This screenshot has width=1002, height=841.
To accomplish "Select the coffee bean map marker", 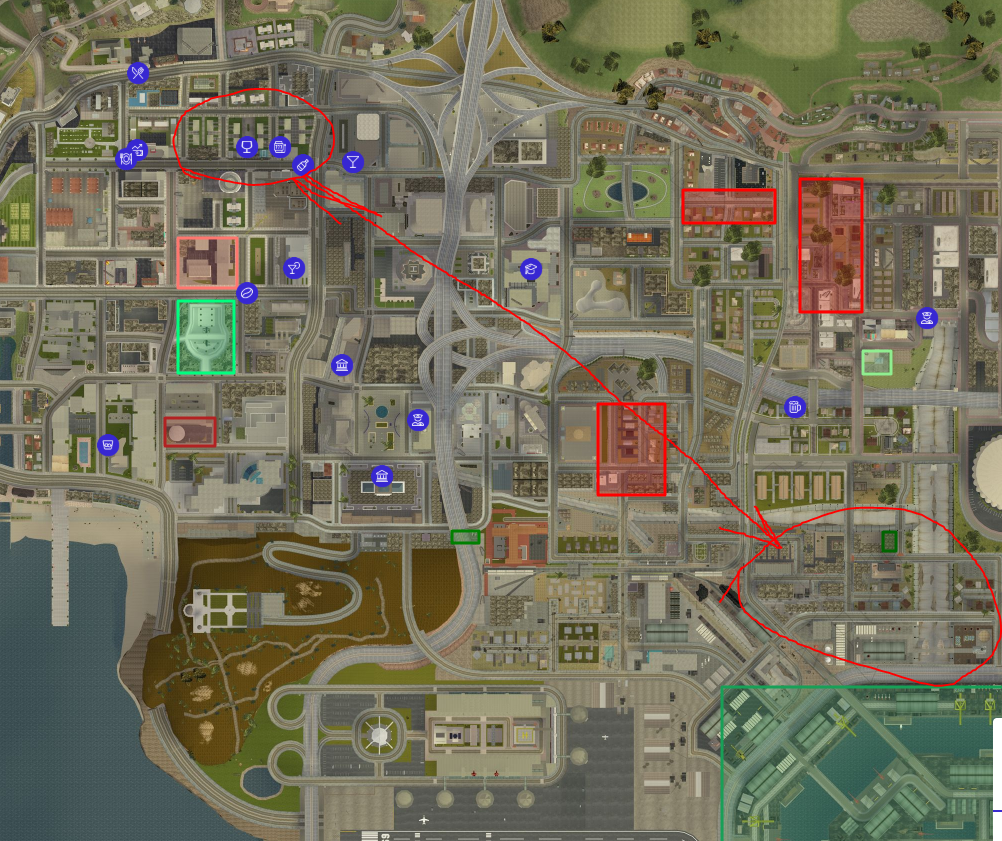I will point(247,293).
